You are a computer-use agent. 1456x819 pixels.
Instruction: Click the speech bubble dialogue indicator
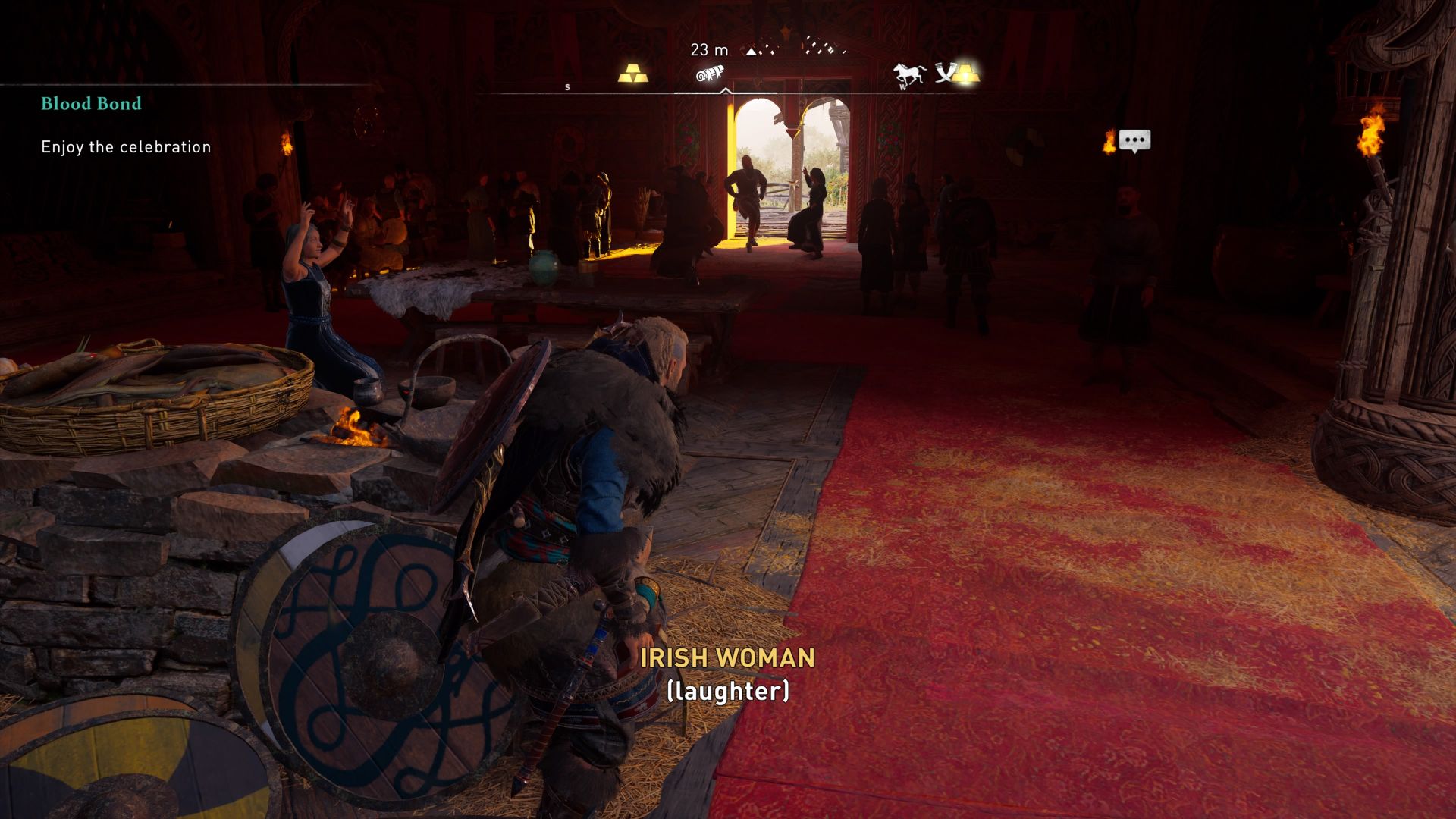click(1134, 140)
